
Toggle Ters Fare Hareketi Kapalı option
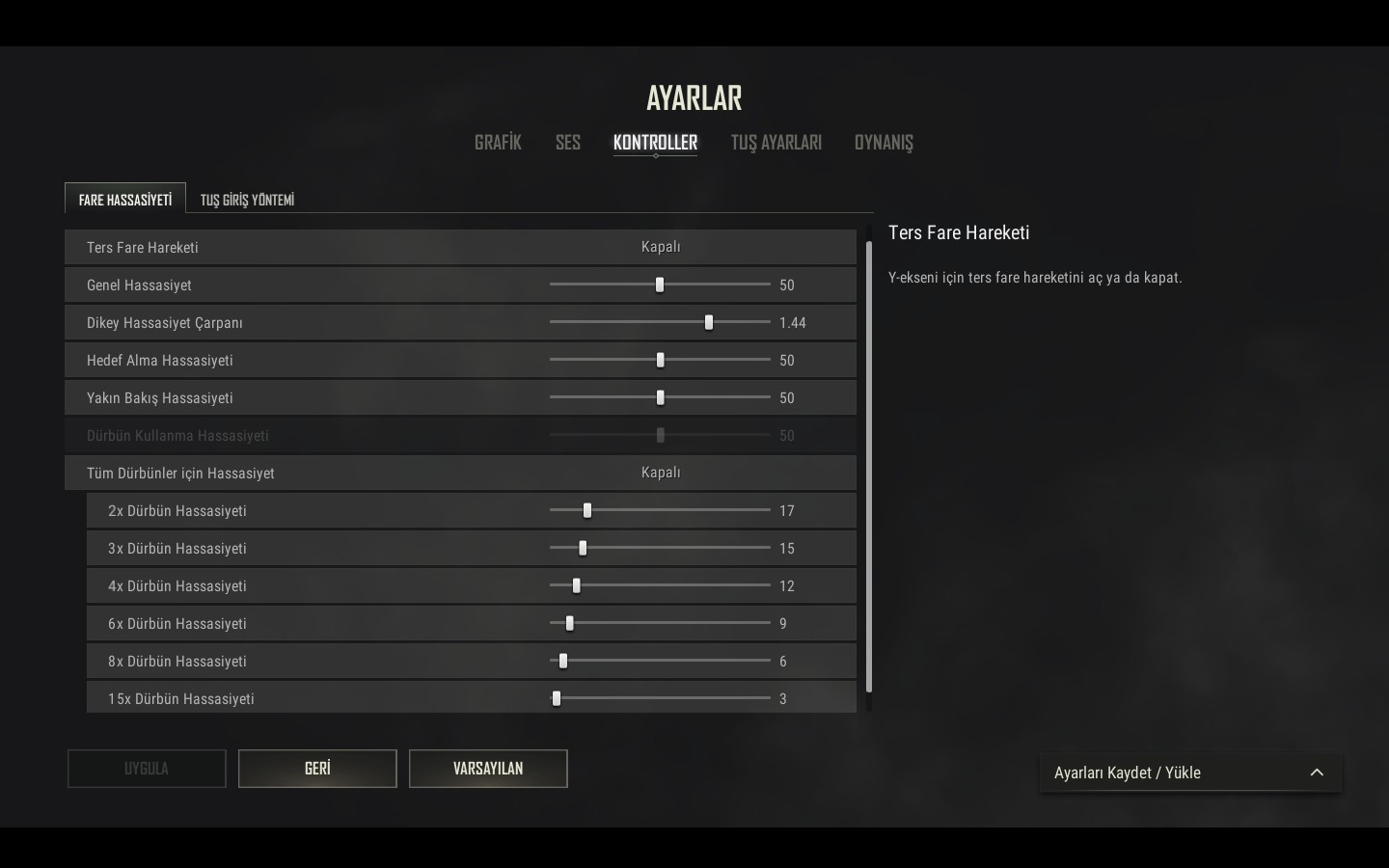[661, 247]
